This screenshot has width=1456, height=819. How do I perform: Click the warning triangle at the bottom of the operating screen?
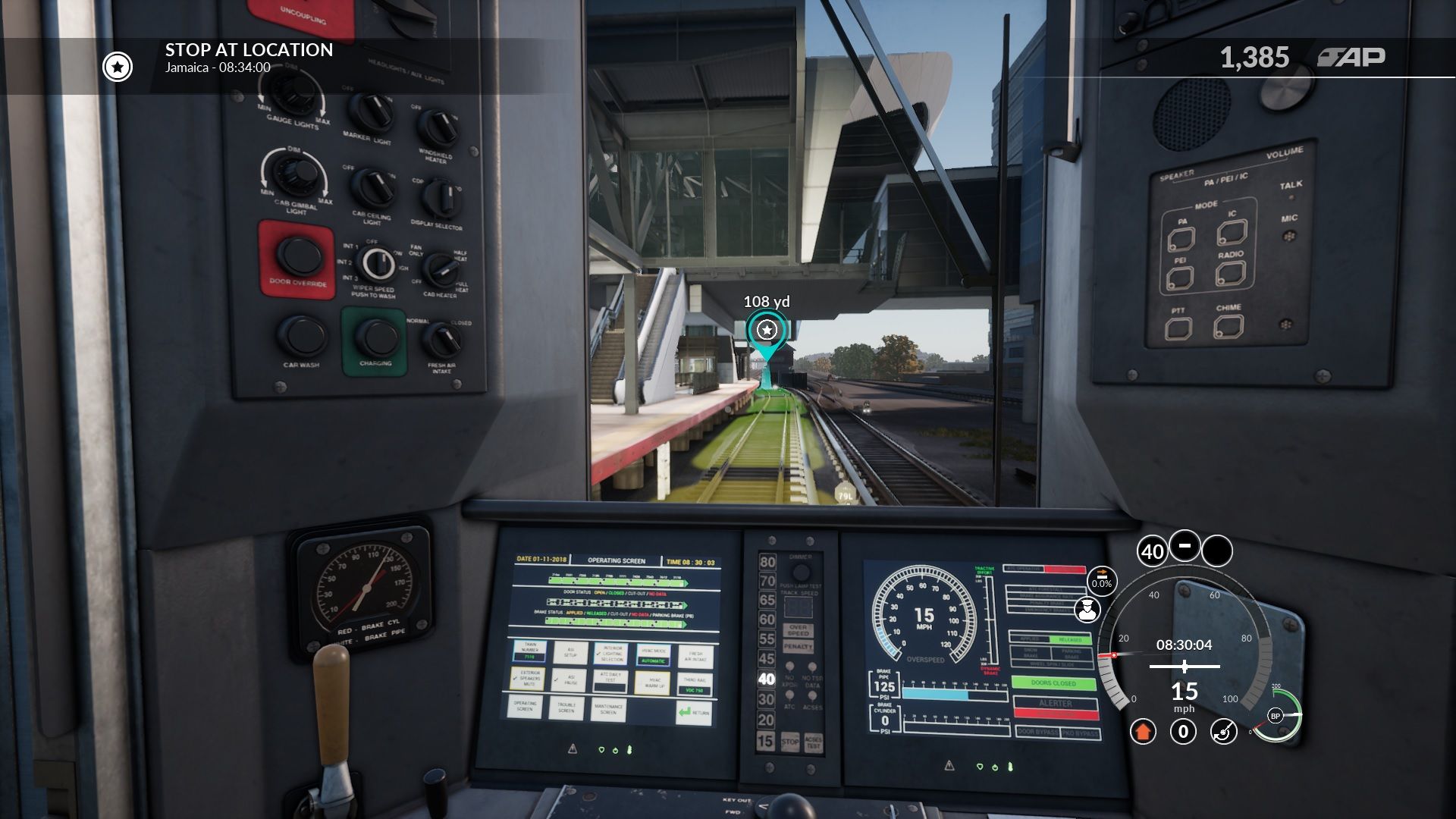tap(573, 749)
